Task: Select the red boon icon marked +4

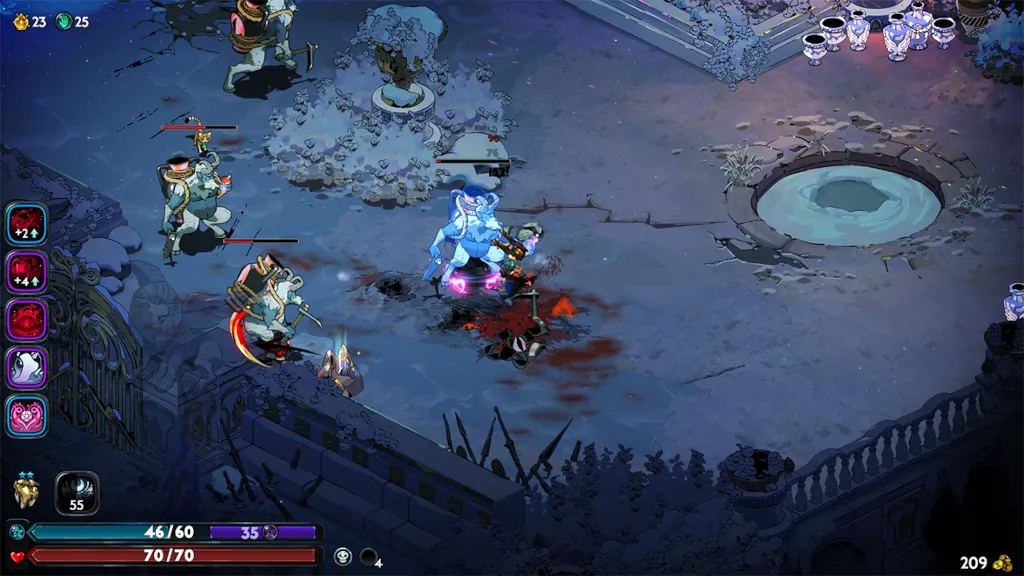Action: pyautogui.click(x=26, y=272)
